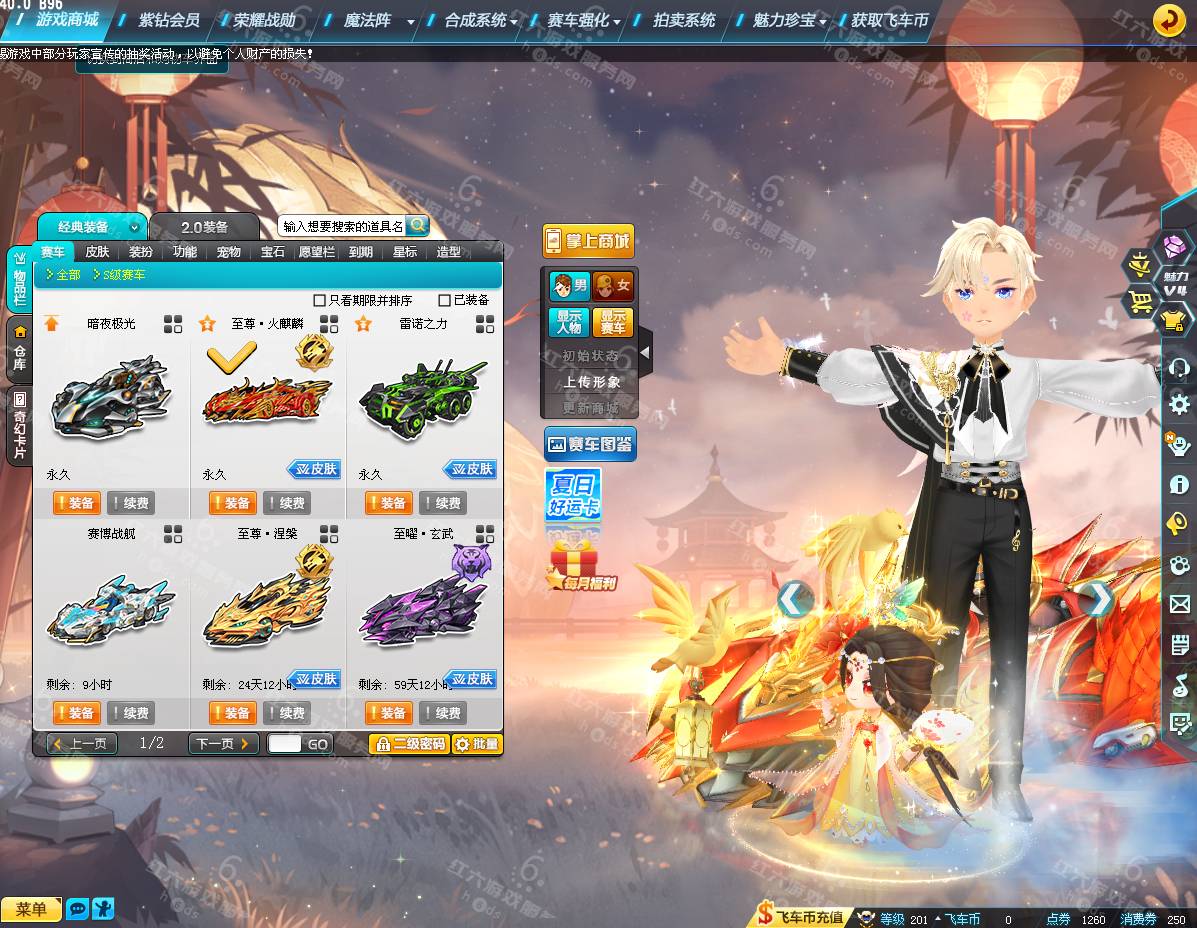
Task: Switch to the 2.0装备 tab
Action: coord(204,227)
